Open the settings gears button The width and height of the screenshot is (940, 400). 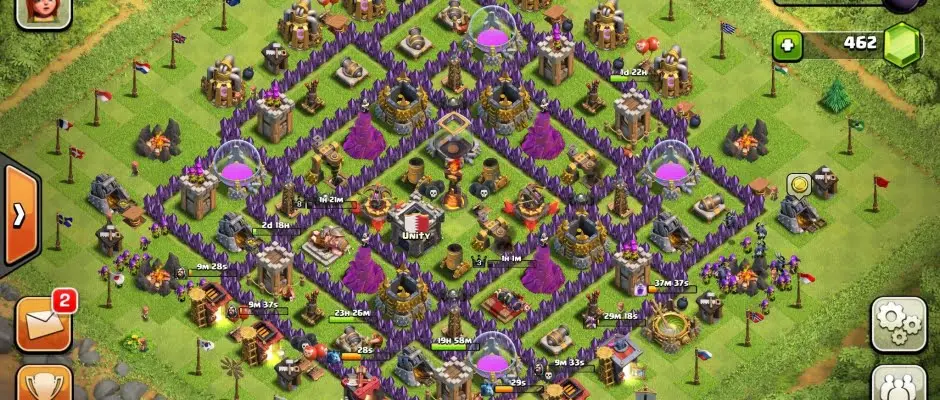pyautogui.click(x=897, y=322)
